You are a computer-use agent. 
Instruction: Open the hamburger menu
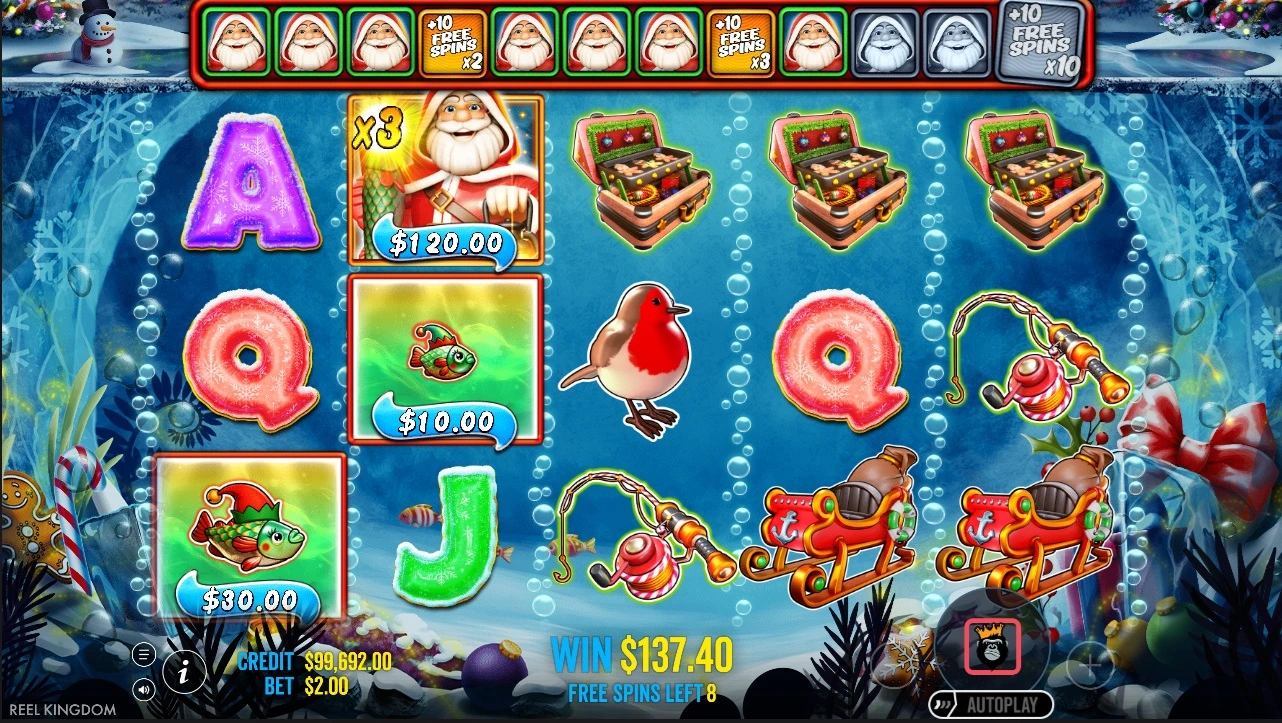pyautogui.click(x=145, y=655)
